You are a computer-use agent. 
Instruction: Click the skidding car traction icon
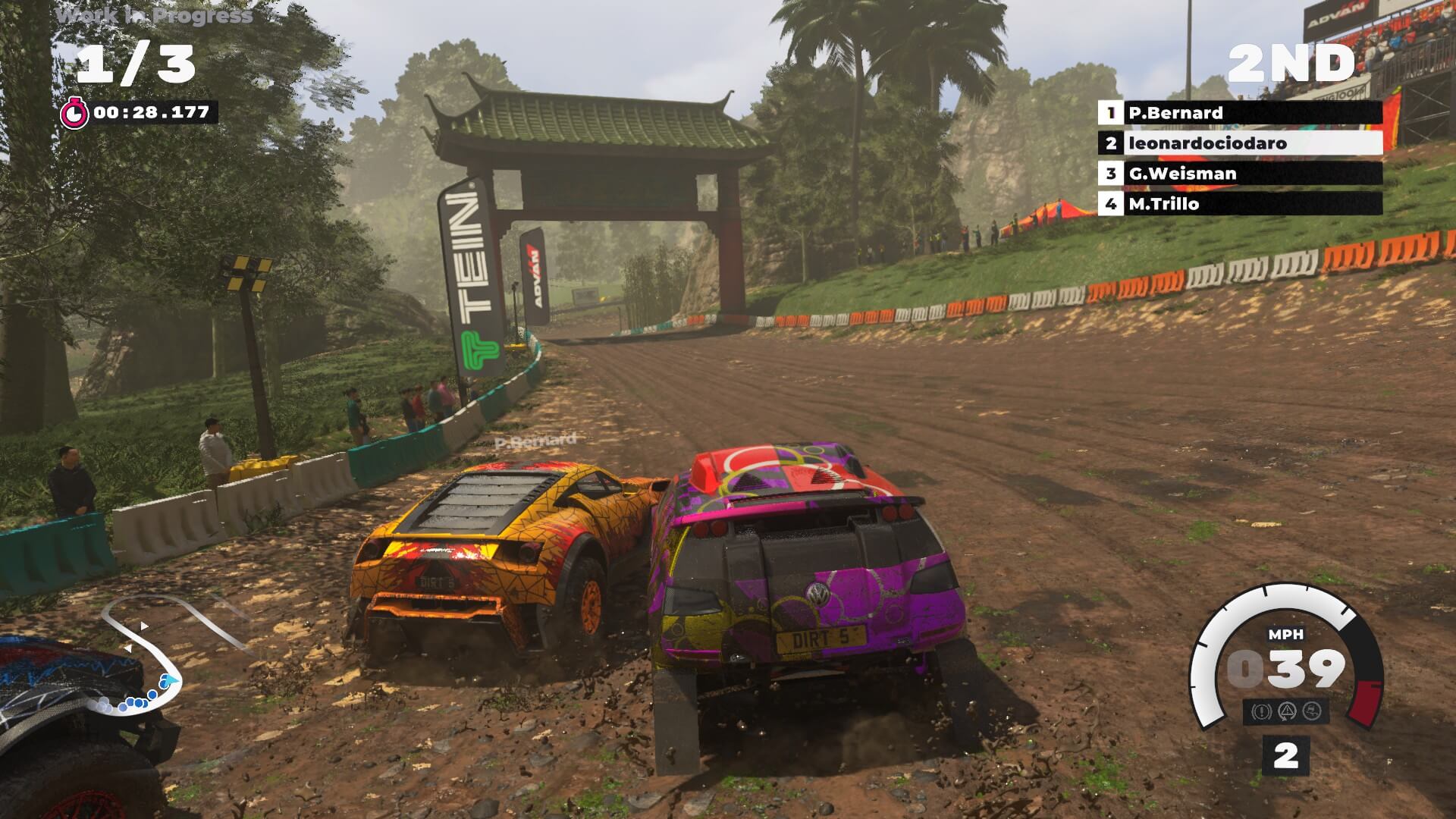[1312, 711]
